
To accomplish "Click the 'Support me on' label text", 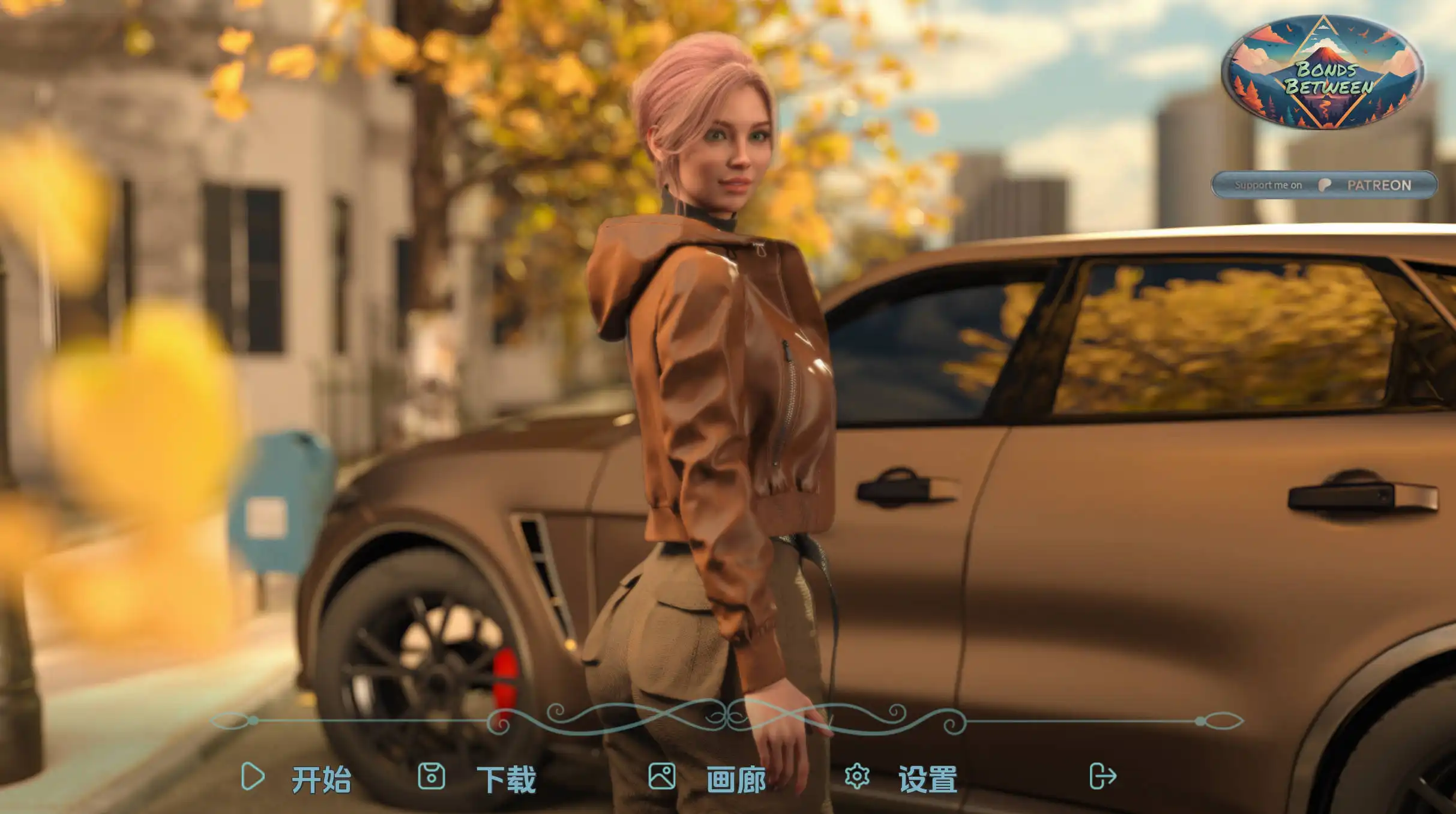I will pyautogui.click(x=1269, y=185).
